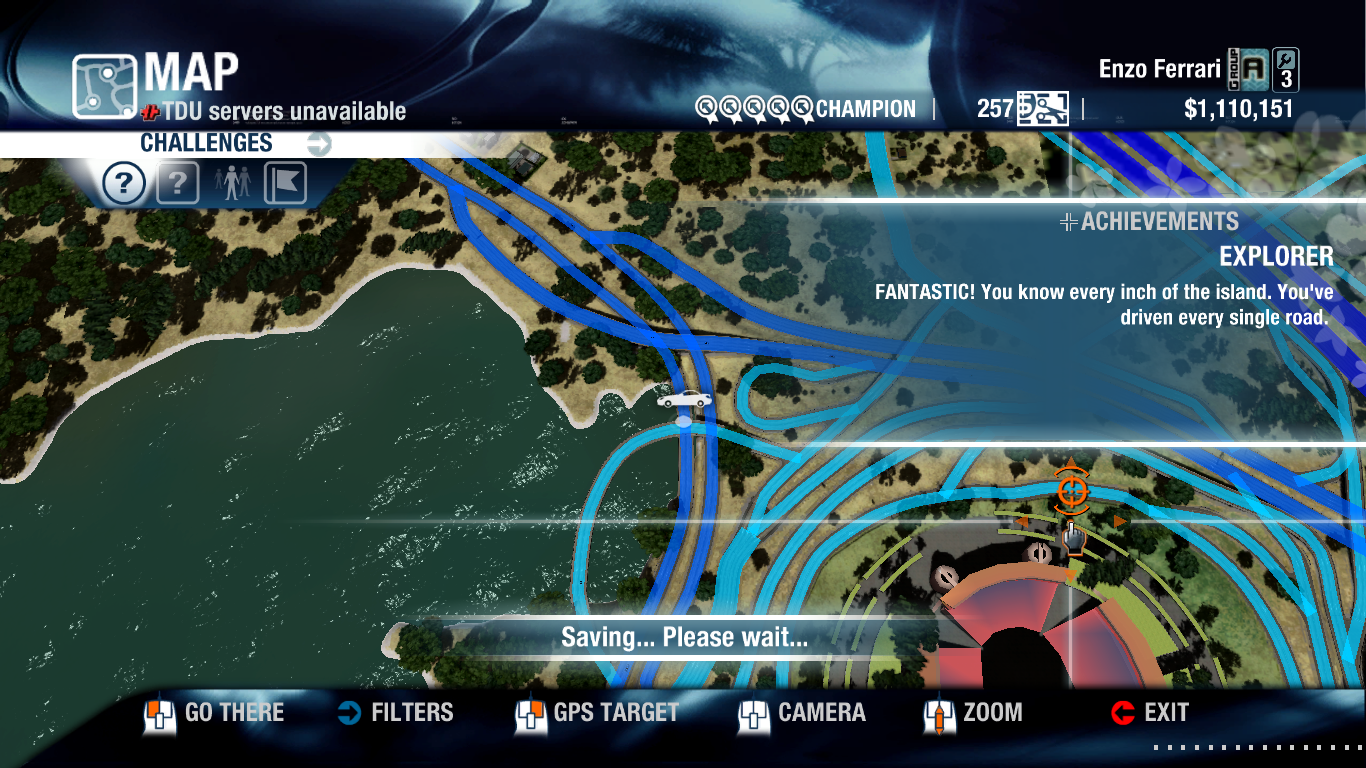Click the orange crosshair GPS target marker

coord(1071,490)
